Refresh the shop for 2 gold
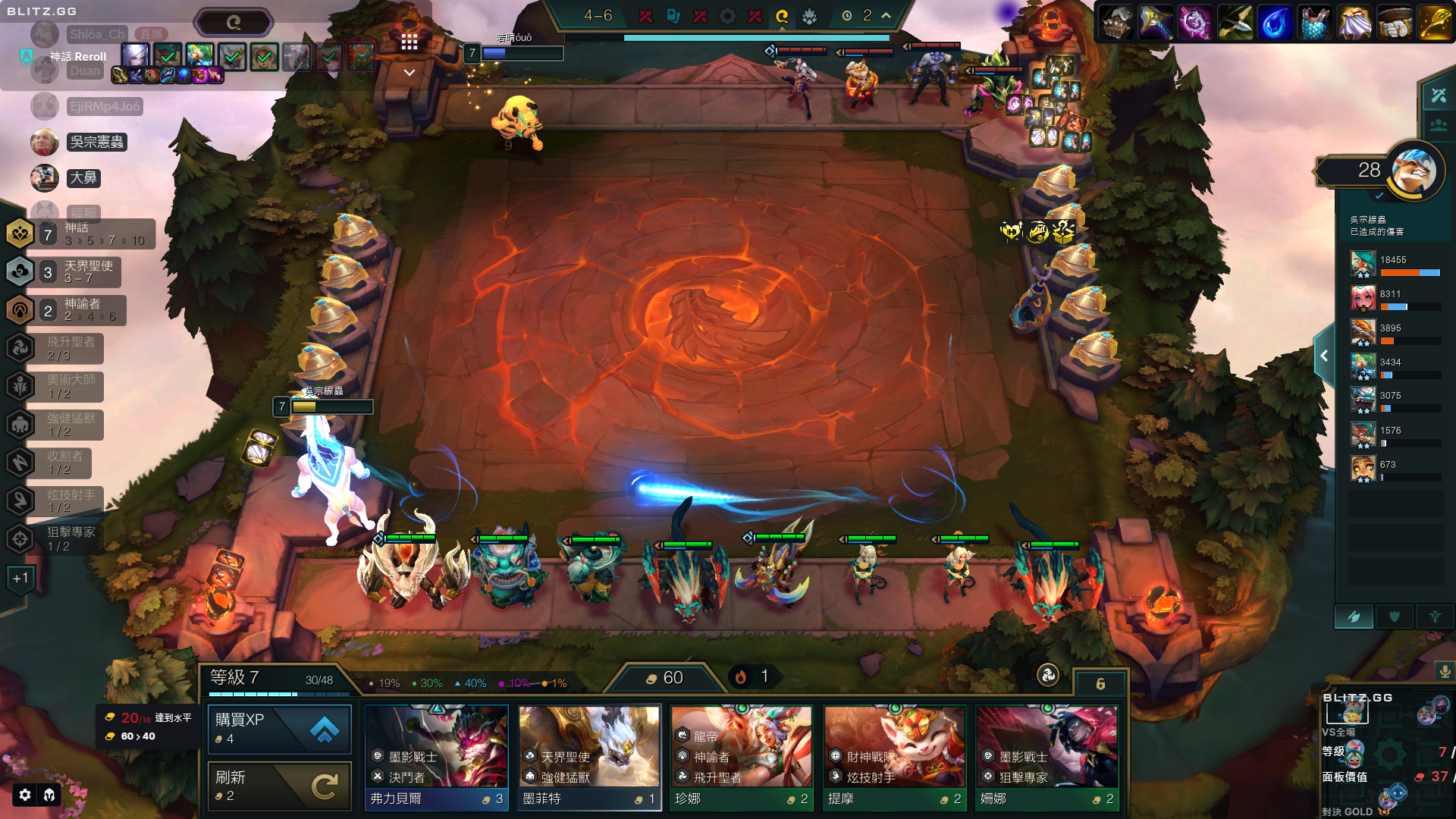Image resolution: width=1456 pixels, height=819 pixels. (x=279, y=786)
